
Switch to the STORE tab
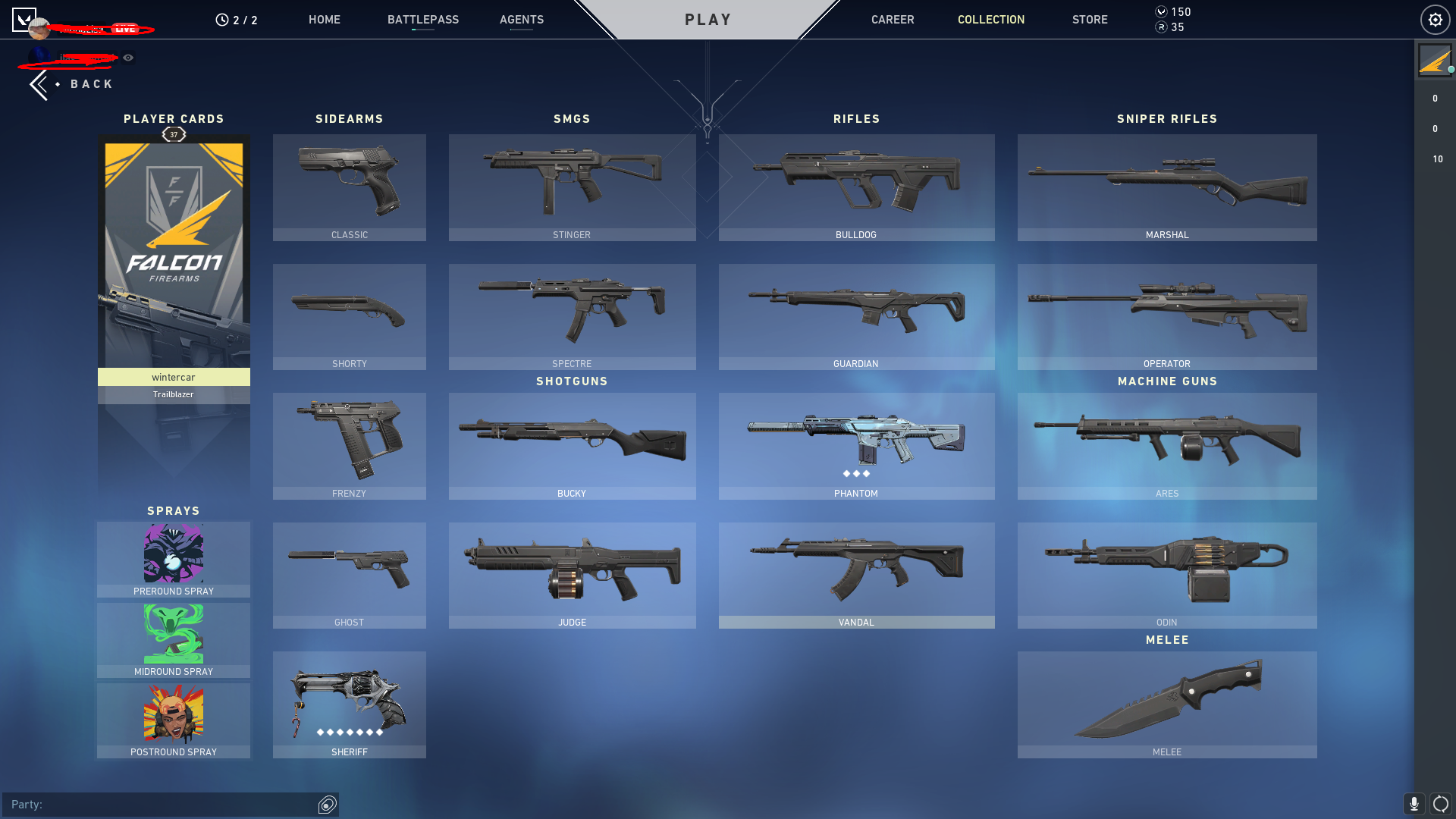(x=1090, y=20)
